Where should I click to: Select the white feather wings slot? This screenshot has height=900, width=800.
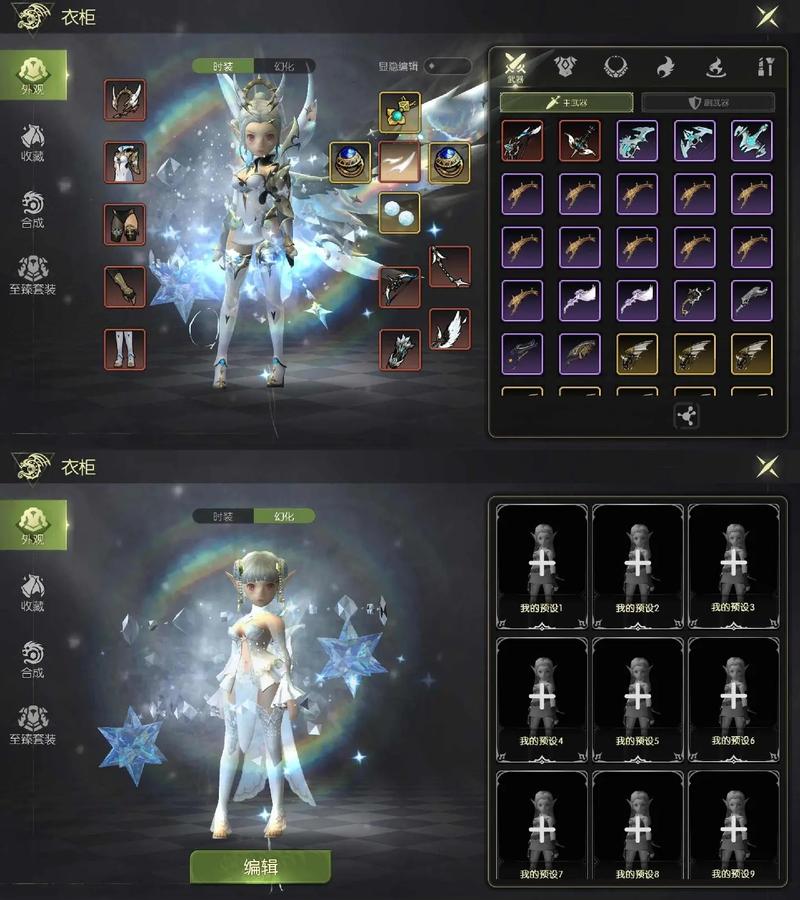point(450,329)
